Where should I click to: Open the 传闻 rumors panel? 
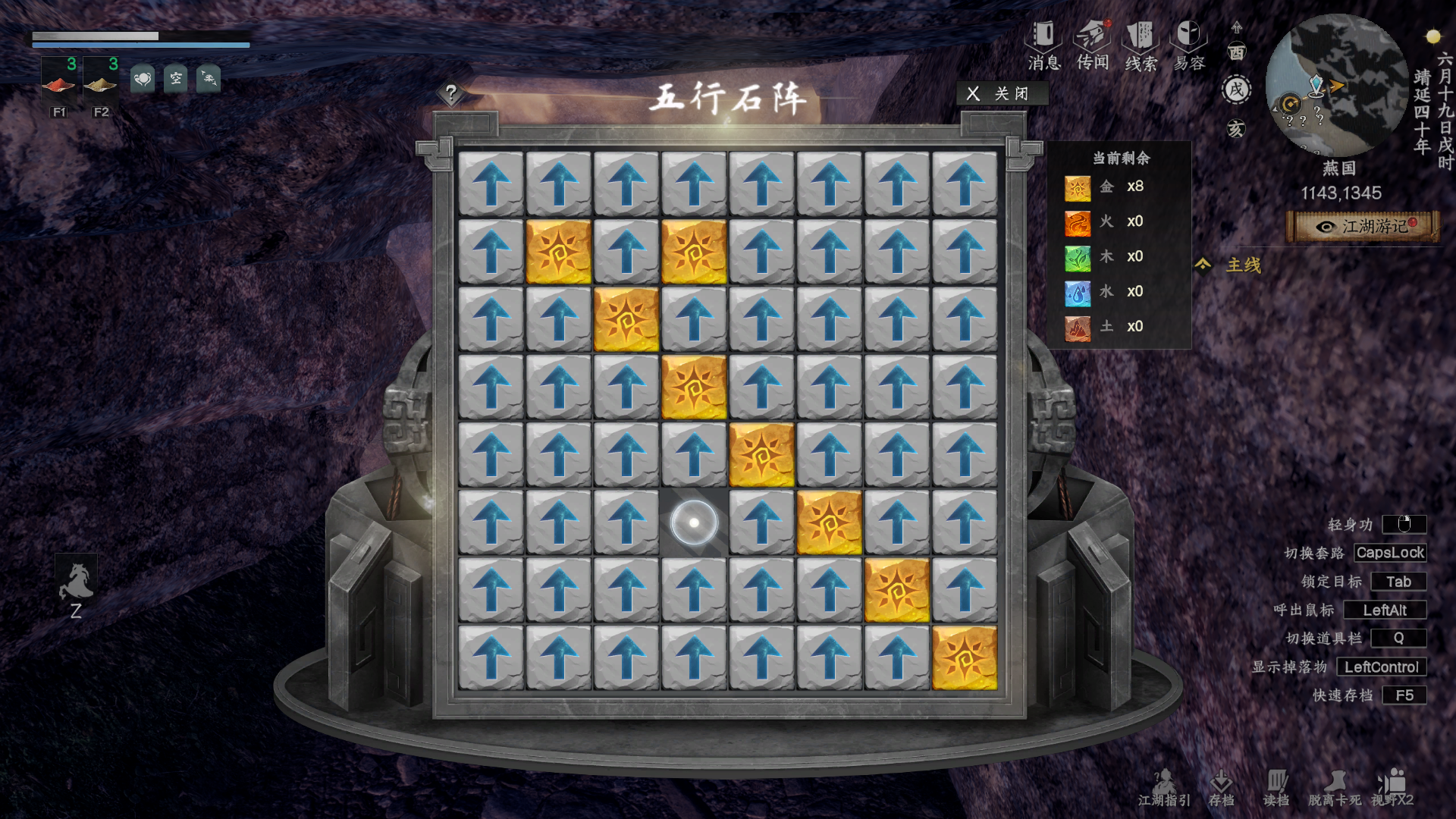1094,38
